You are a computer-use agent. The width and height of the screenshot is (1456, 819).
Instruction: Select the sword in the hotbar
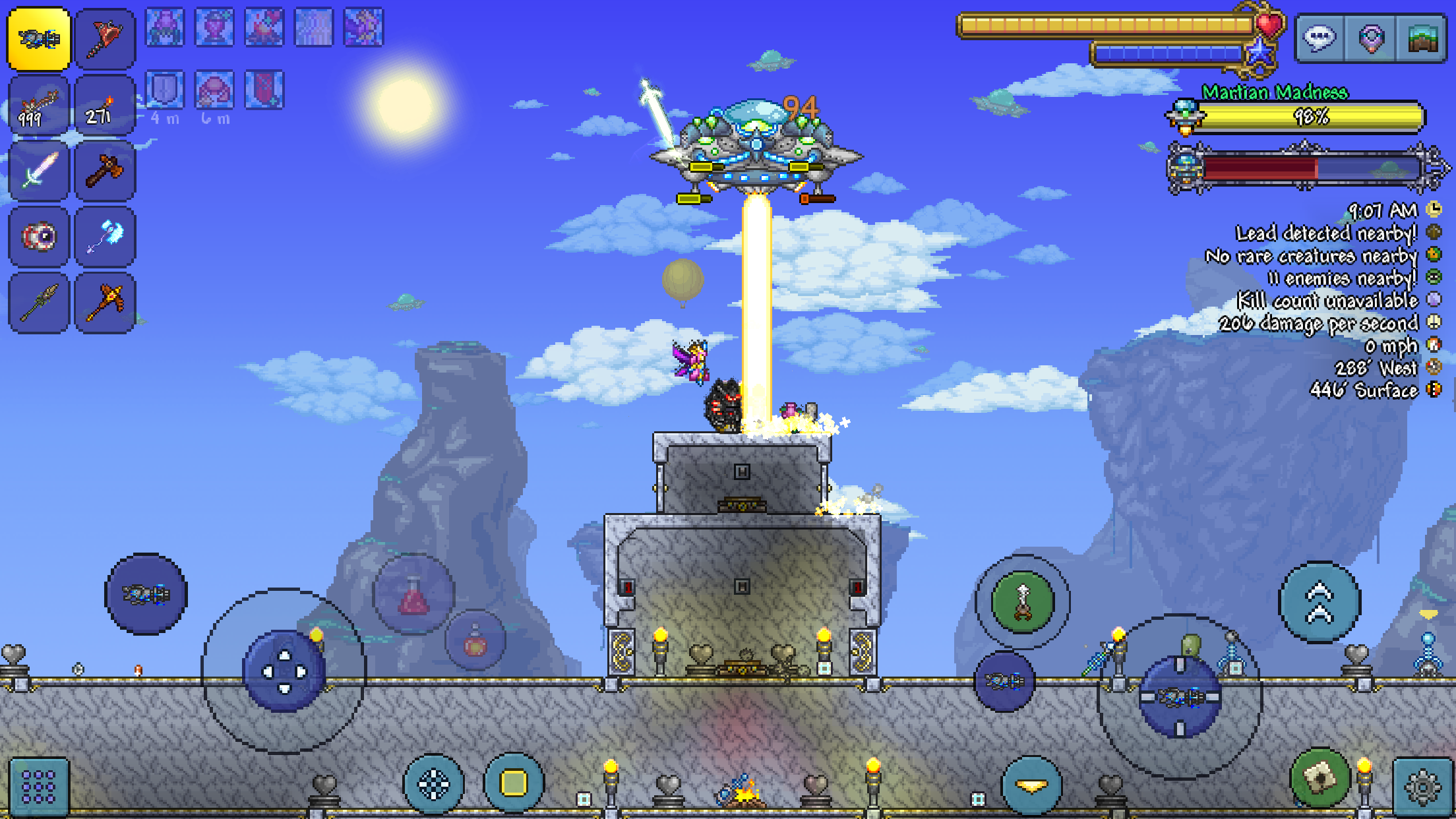pos(38,170)
